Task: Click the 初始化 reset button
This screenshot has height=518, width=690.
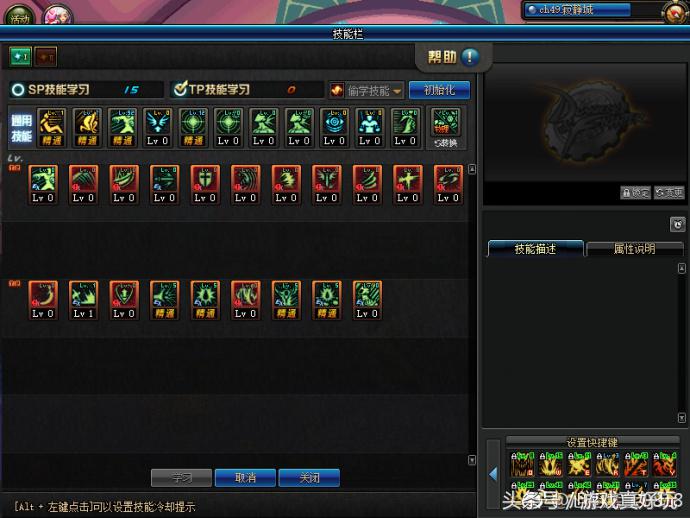Action: pyautogui.click(x=439, y=90)
